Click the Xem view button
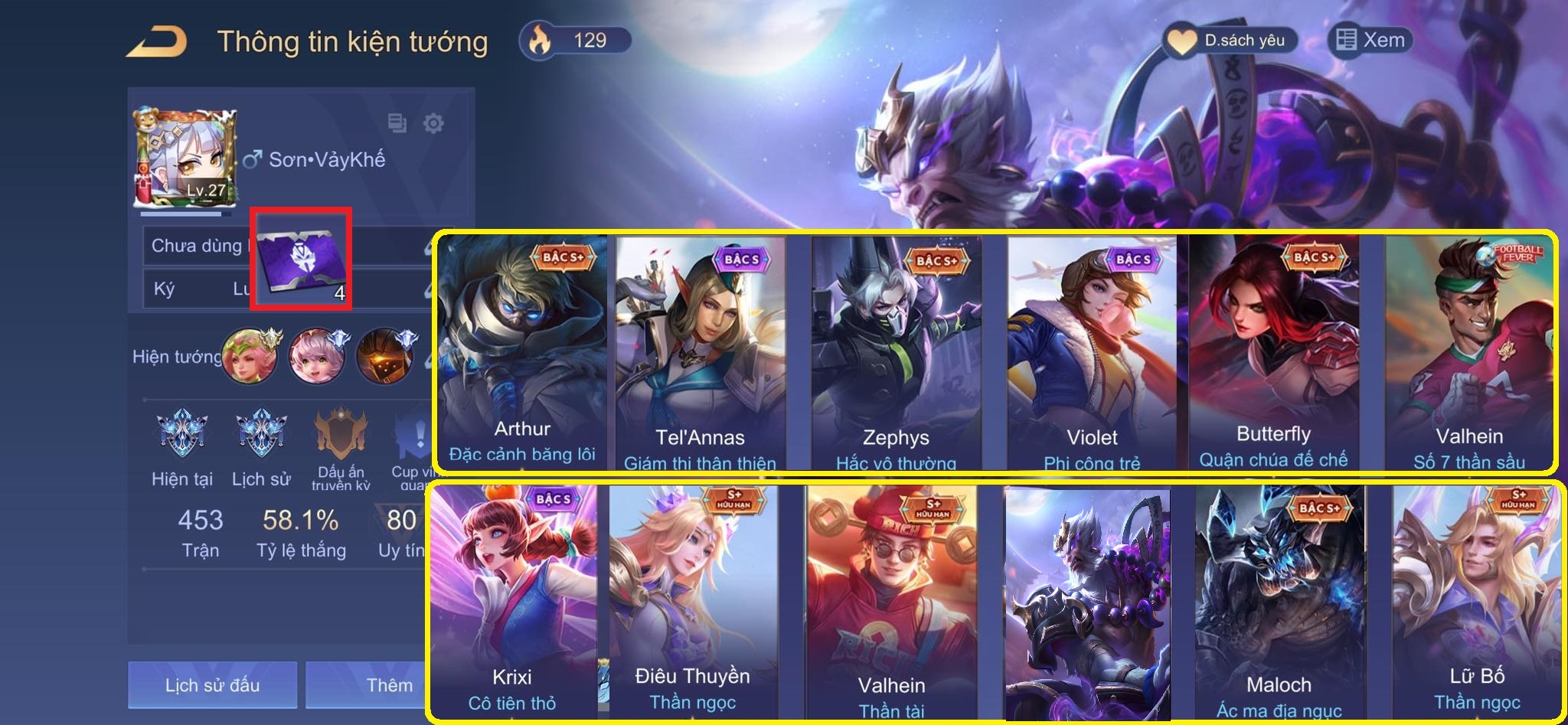Screen dimensions: 1568x725 (x=1370, y=40)
